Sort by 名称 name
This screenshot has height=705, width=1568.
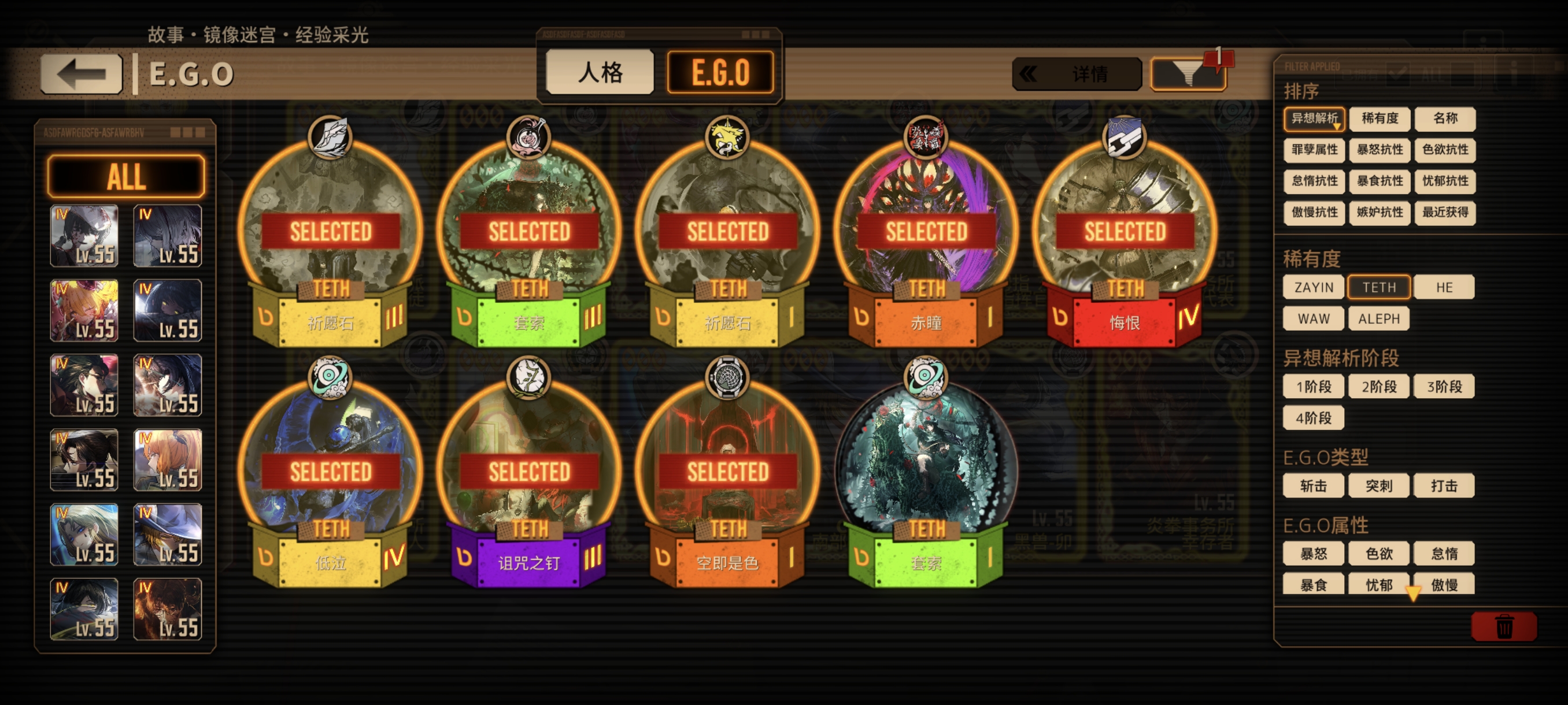[x=1444, y=118]
